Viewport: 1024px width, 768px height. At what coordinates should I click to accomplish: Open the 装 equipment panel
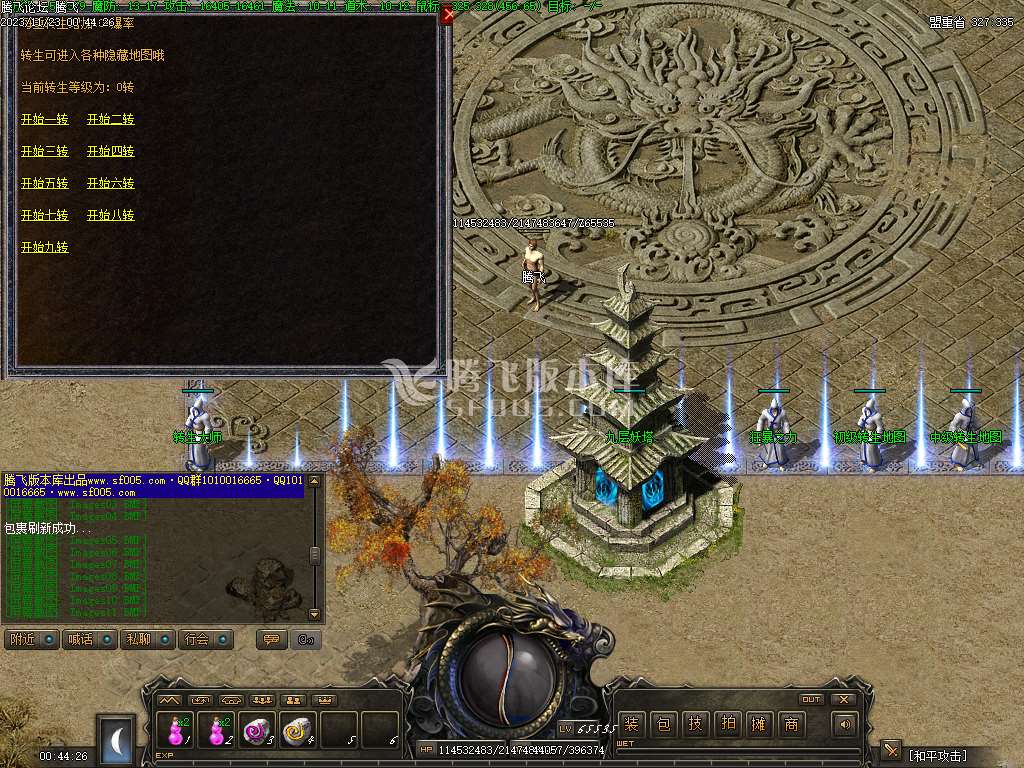tap(631, 724)
